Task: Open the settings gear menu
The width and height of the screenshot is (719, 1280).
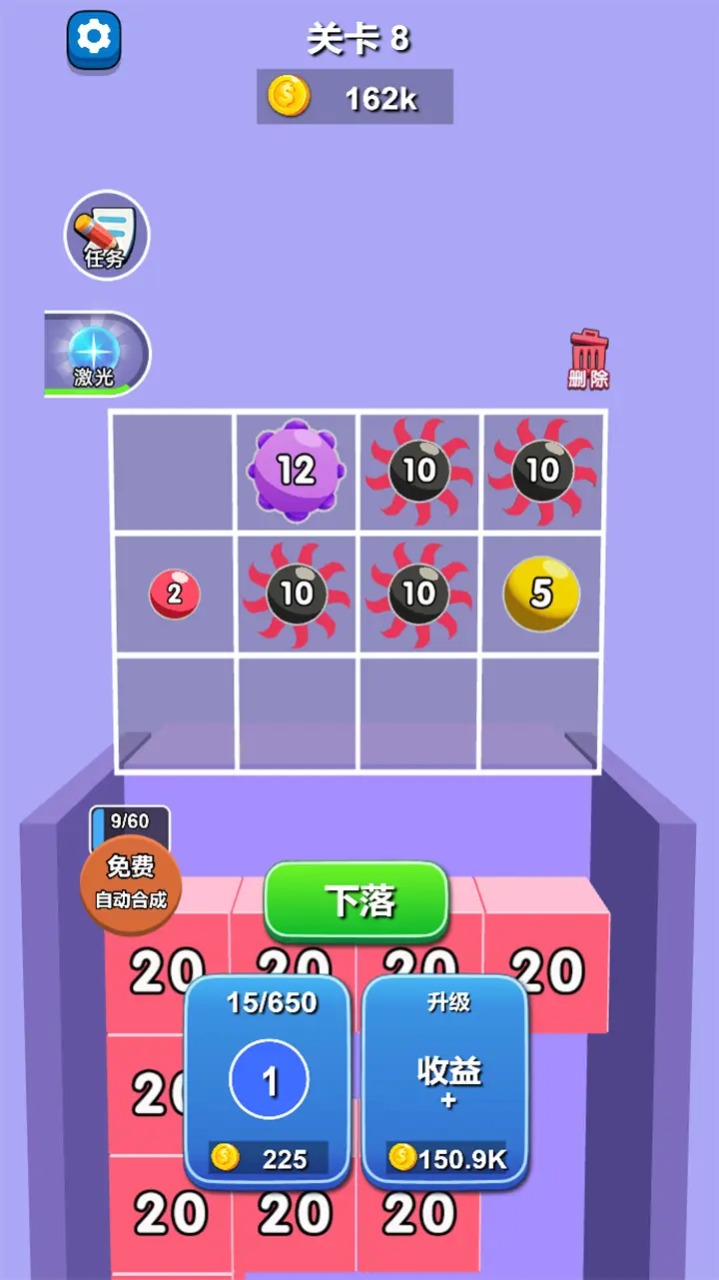Action: click(x=94, y=38)
